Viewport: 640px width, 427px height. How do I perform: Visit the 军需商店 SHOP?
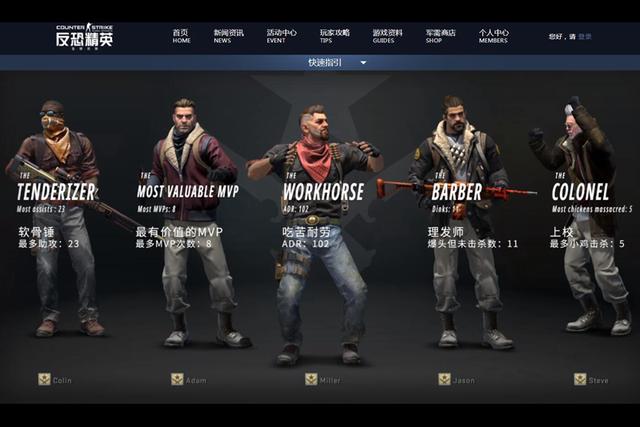pos(439,36)
